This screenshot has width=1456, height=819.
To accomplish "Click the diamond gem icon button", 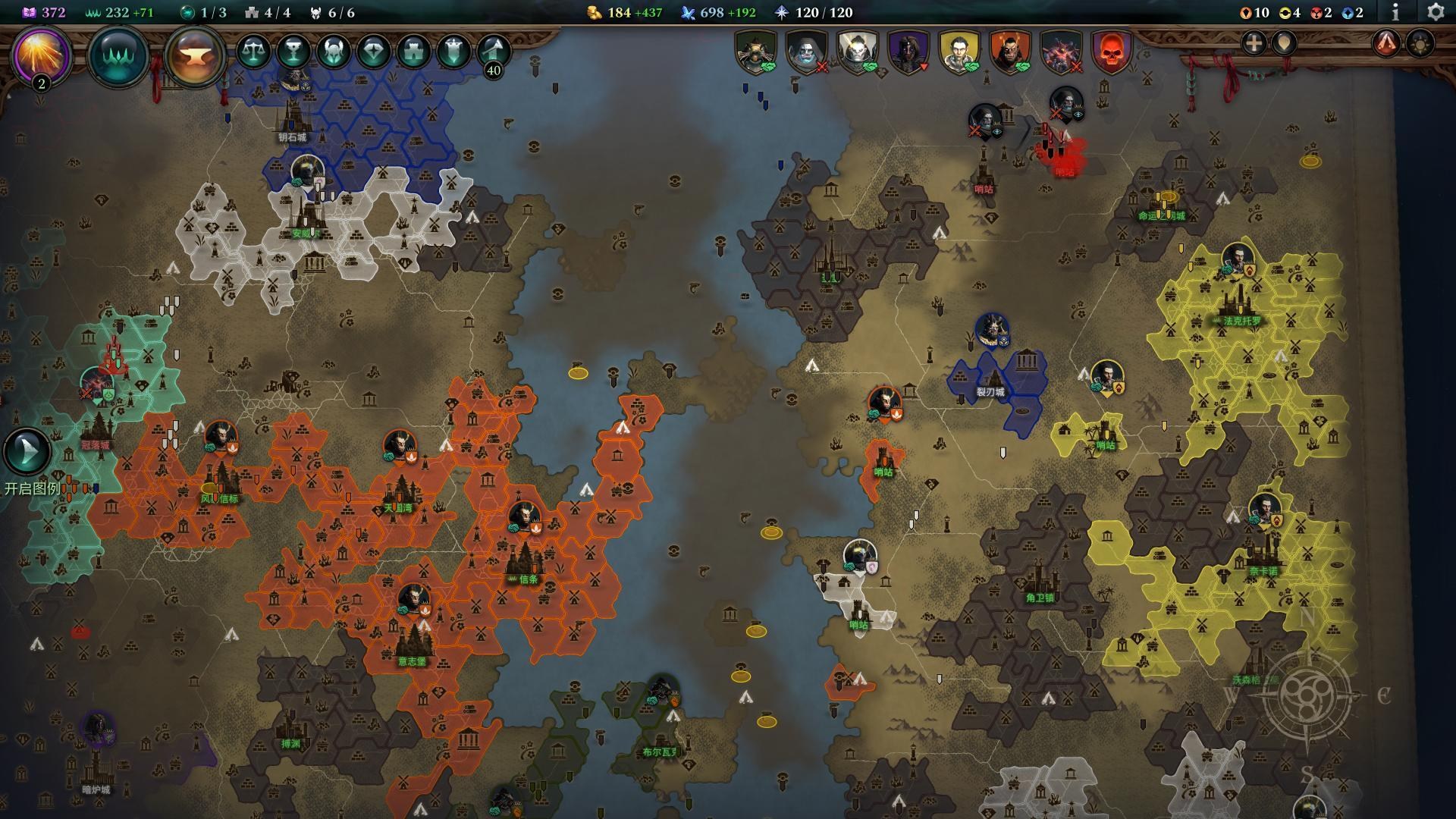I will [373, 52].
